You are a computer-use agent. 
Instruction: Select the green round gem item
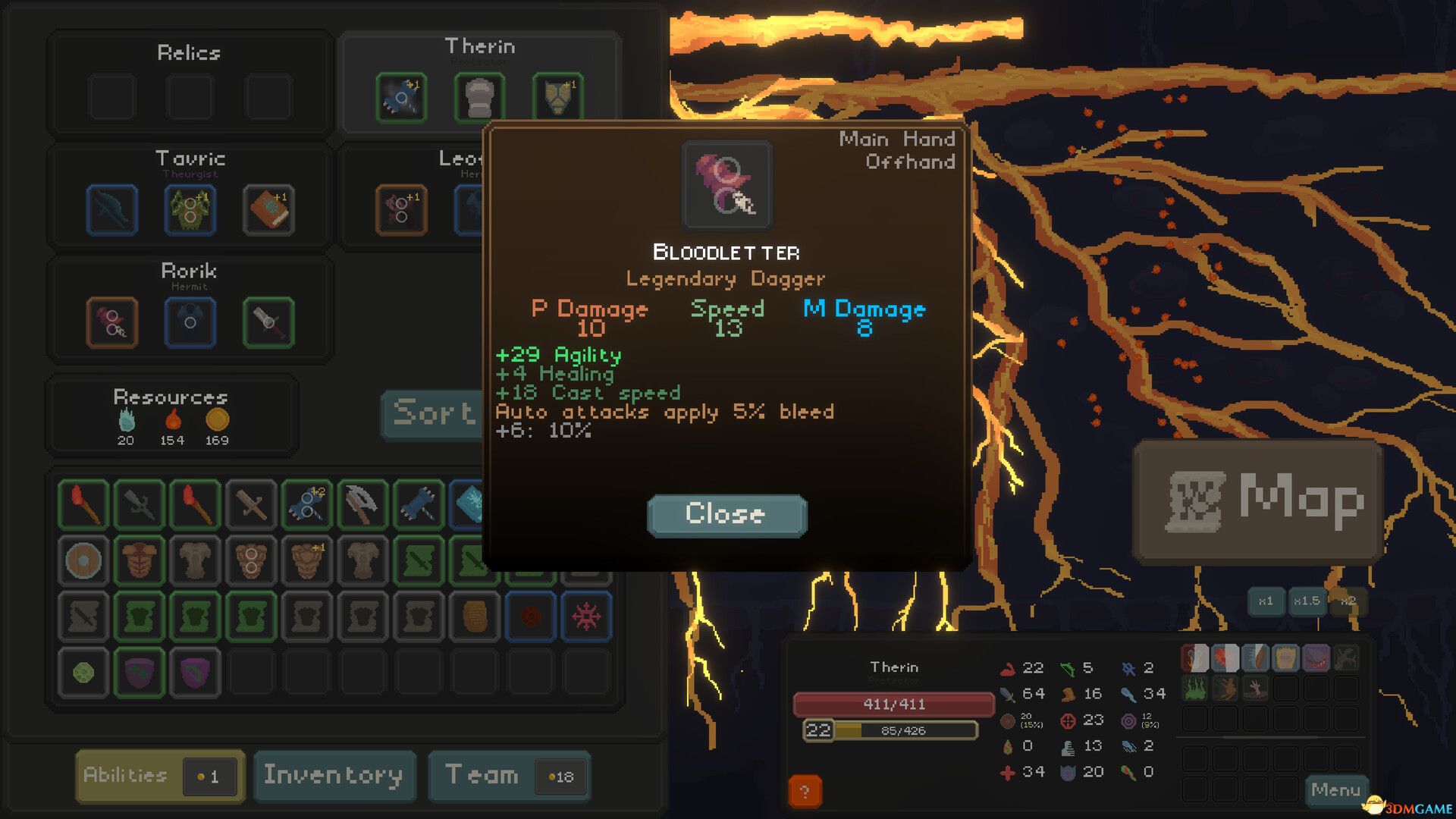(x=83, y=673)
